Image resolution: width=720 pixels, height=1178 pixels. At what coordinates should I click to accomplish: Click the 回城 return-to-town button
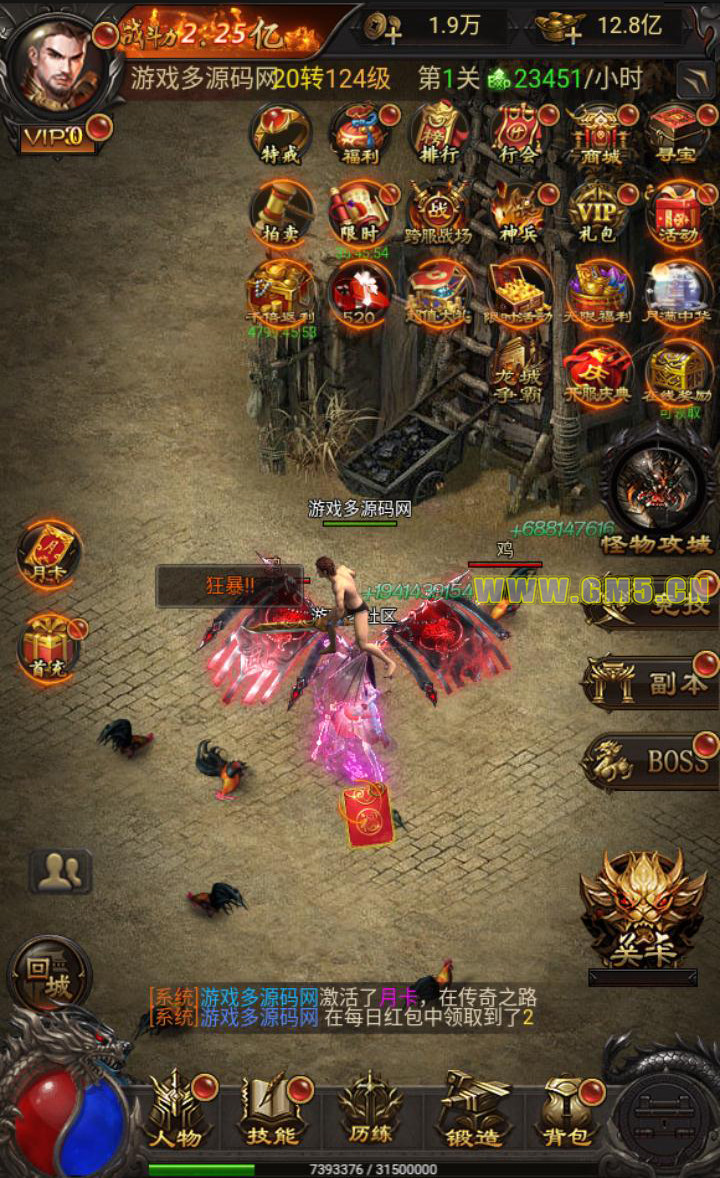(x=47, y=972)
